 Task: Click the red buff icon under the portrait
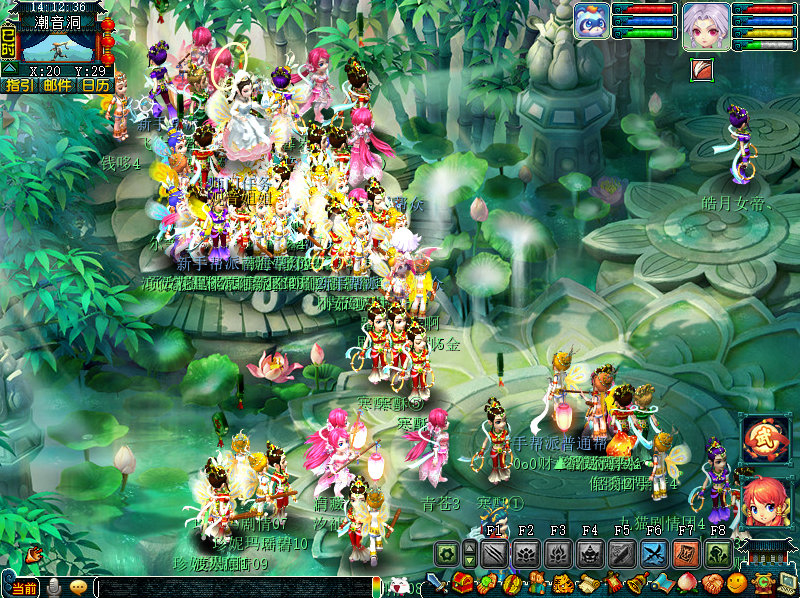(x=703, y=70)
